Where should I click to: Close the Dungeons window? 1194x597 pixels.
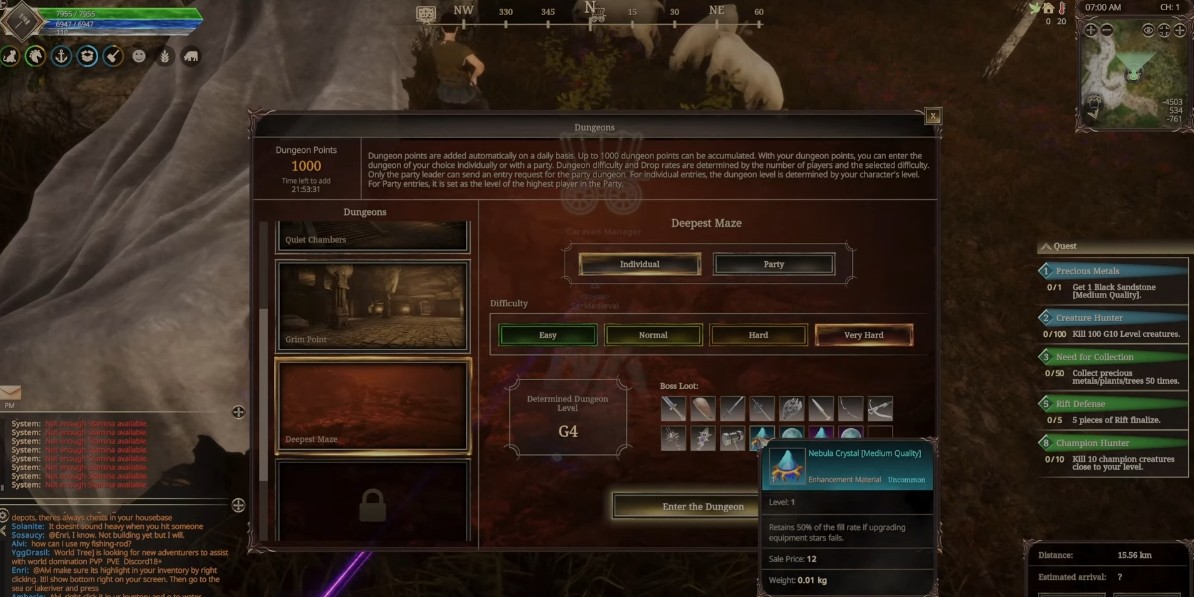(x=933, y=116)
